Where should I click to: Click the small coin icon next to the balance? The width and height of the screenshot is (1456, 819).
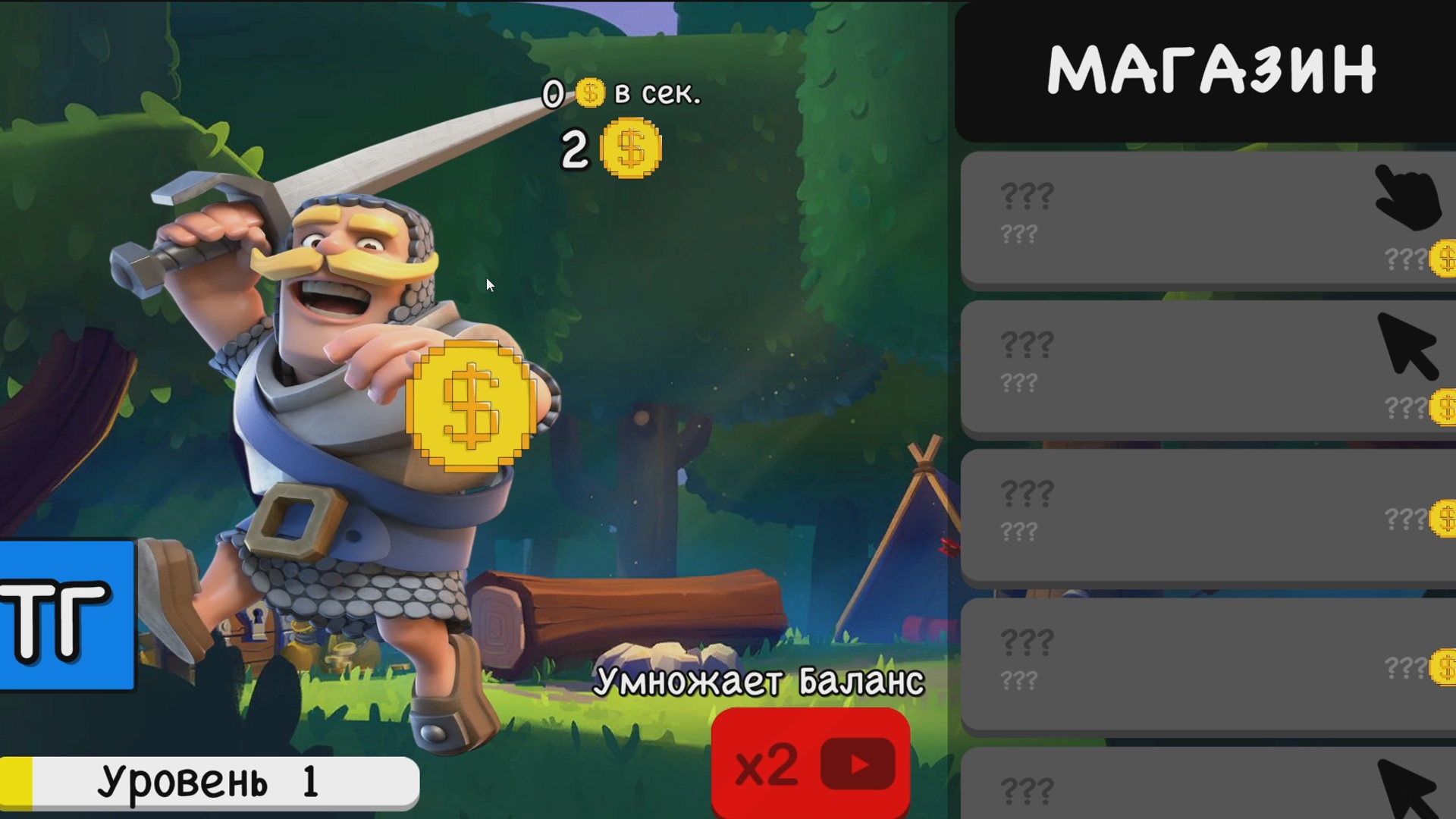point(631,149)
